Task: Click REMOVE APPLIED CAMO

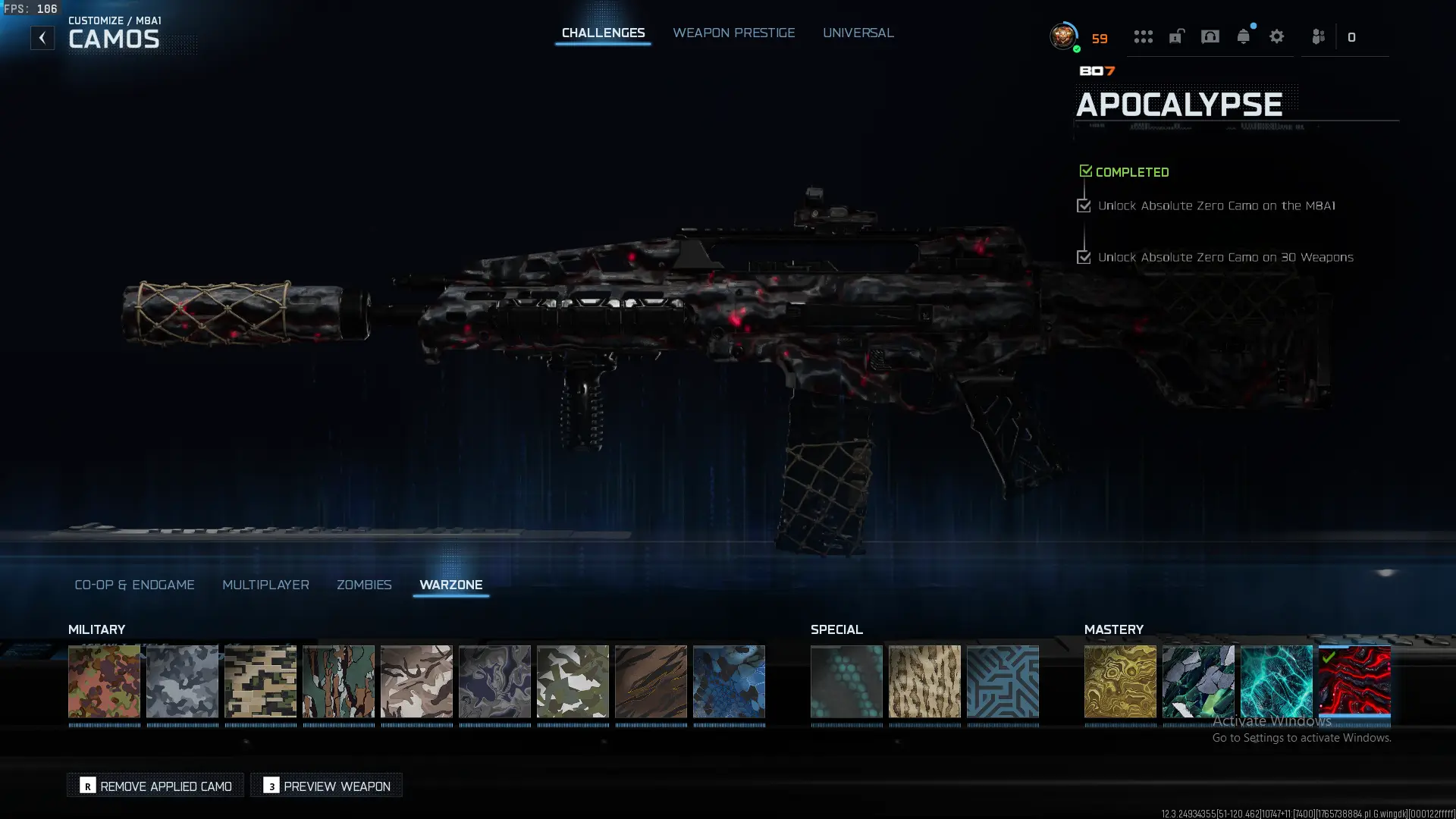Action: coord(155,785)
